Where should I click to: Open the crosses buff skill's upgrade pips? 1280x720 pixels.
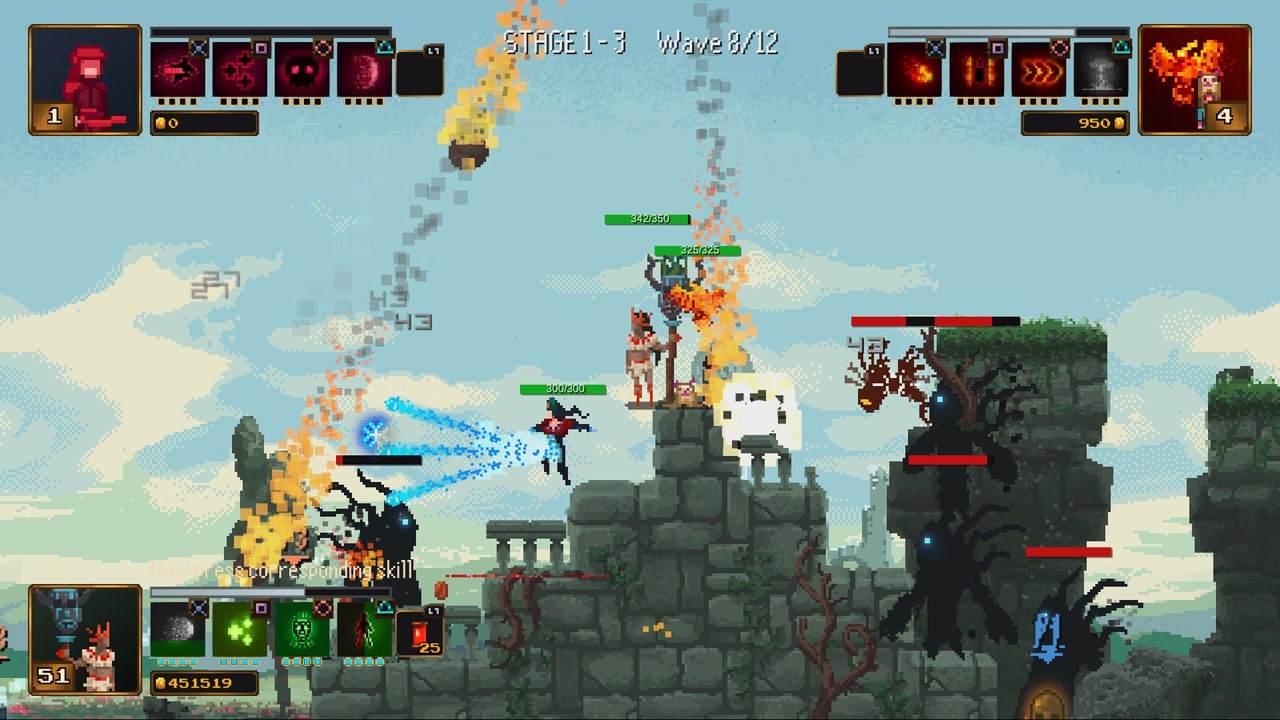coord(238,102)
